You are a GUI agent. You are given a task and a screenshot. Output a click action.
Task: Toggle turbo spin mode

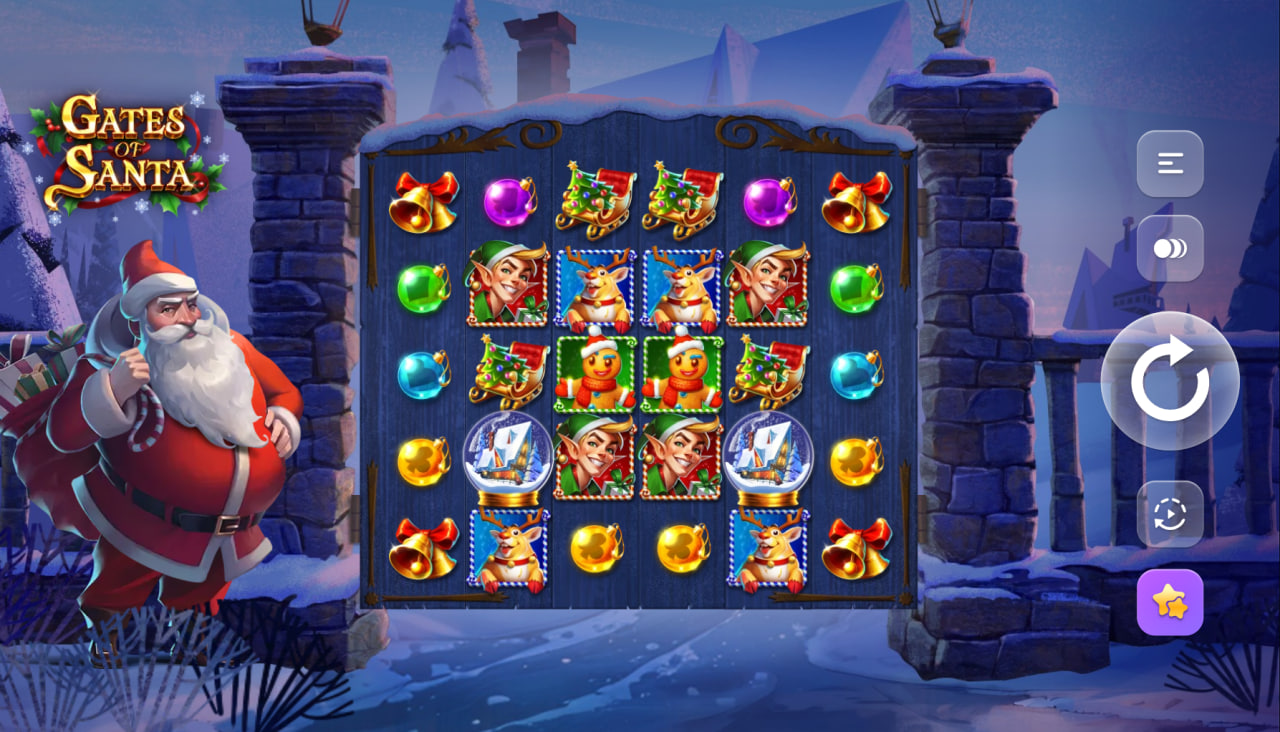pos(1170,247)
